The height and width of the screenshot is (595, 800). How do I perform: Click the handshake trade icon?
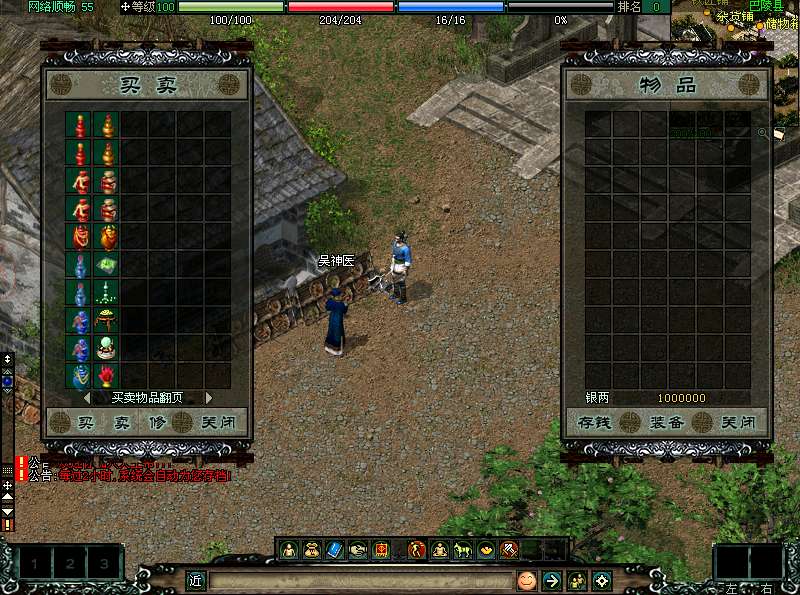[x=358, y=549]
